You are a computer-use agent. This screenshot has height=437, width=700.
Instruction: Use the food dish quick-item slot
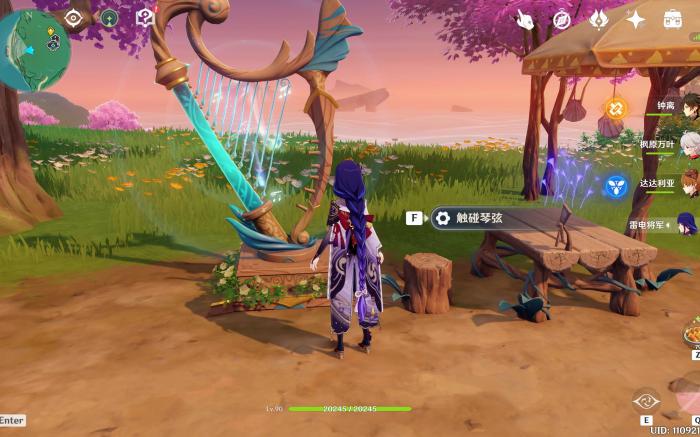(691, 331)
